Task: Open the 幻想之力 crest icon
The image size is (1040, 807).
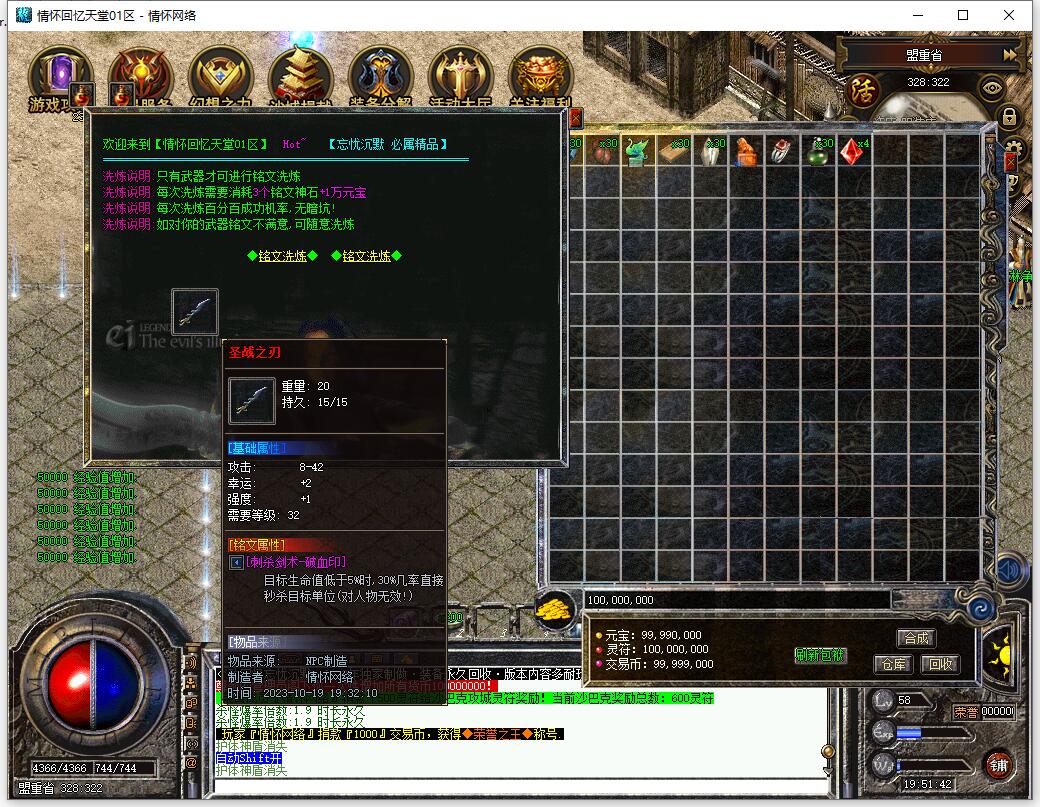Action: [x=220, y=76]
